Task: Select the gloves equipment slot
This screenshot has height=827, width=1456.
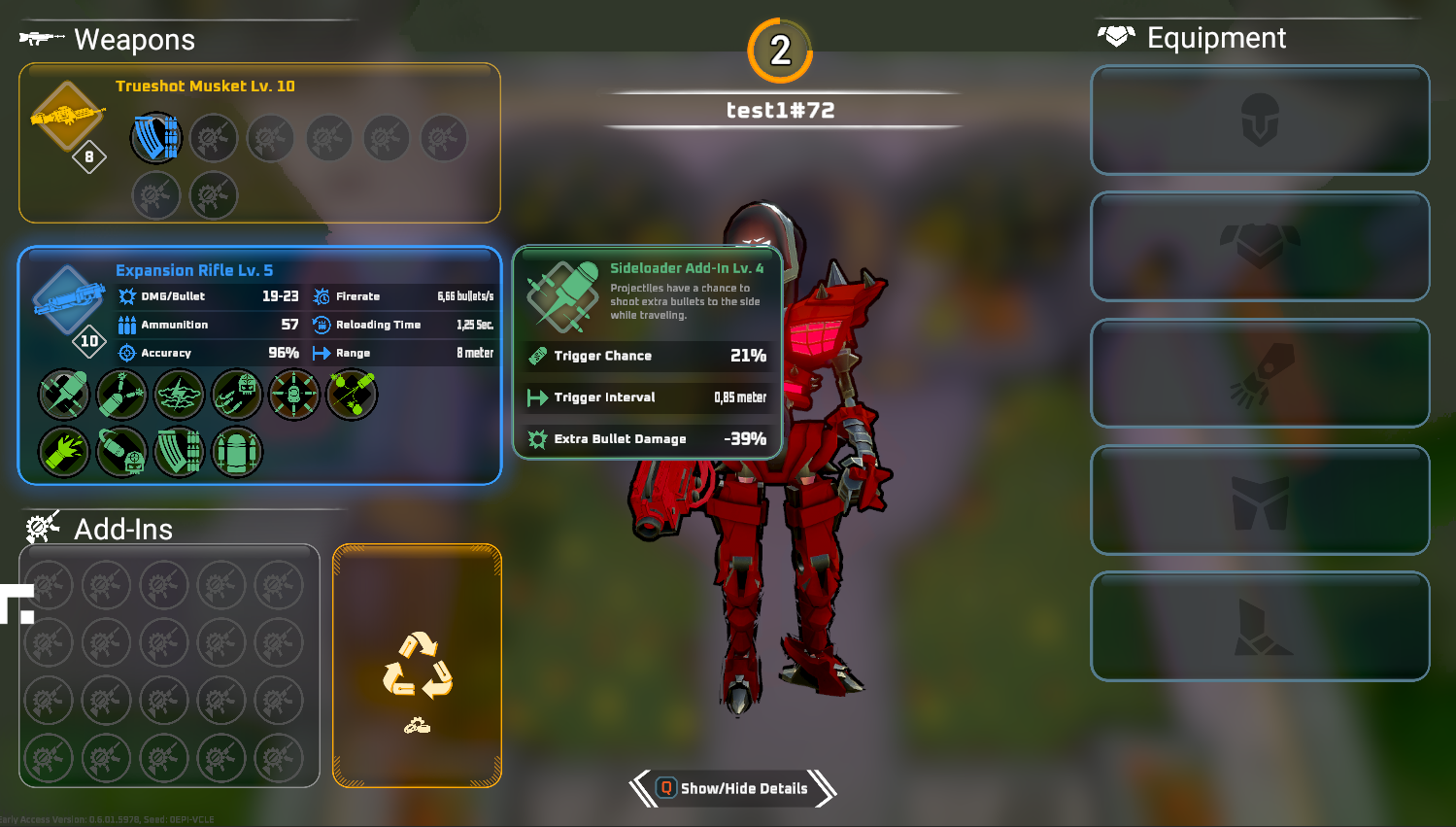Action: 1260,373
